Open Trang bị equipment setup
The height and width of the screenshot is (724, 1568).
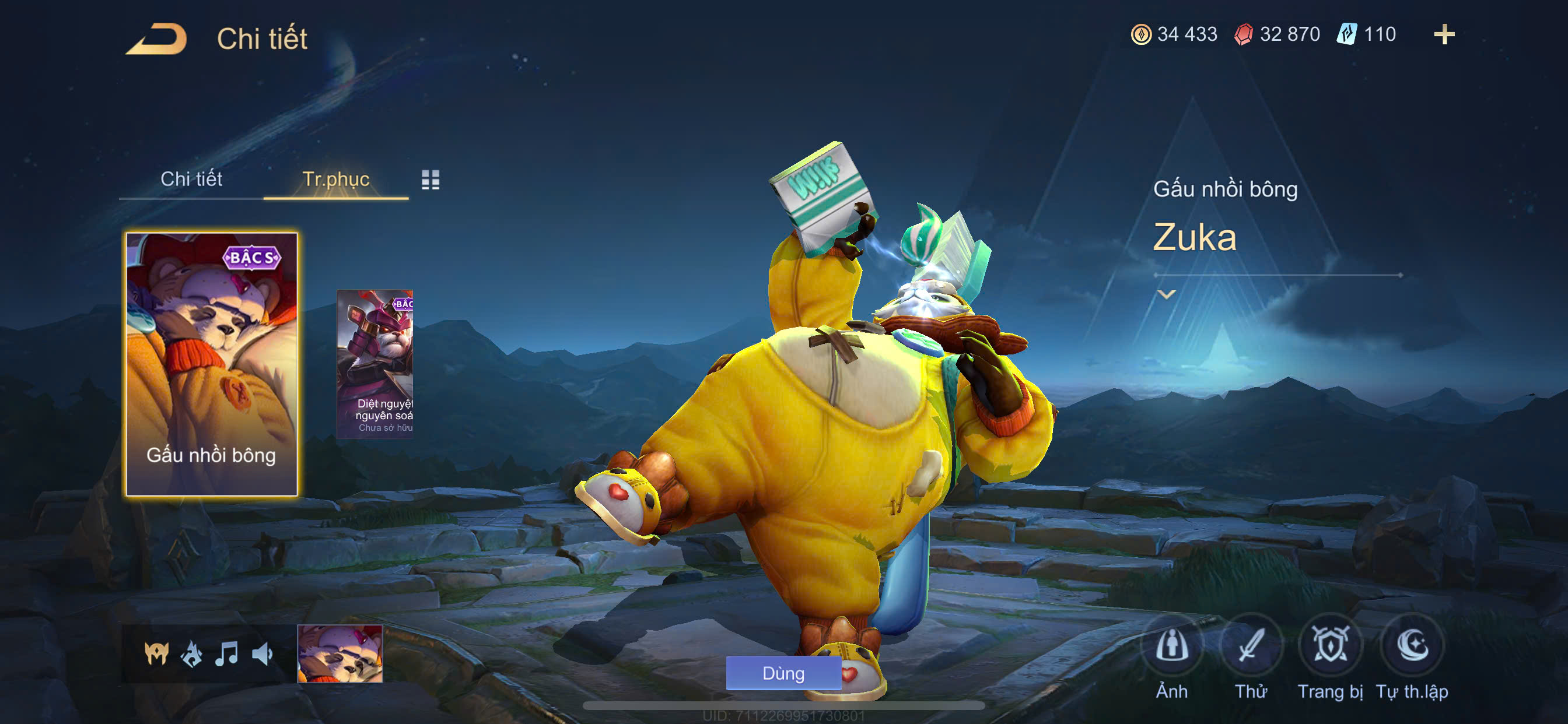pos(1330,646)
